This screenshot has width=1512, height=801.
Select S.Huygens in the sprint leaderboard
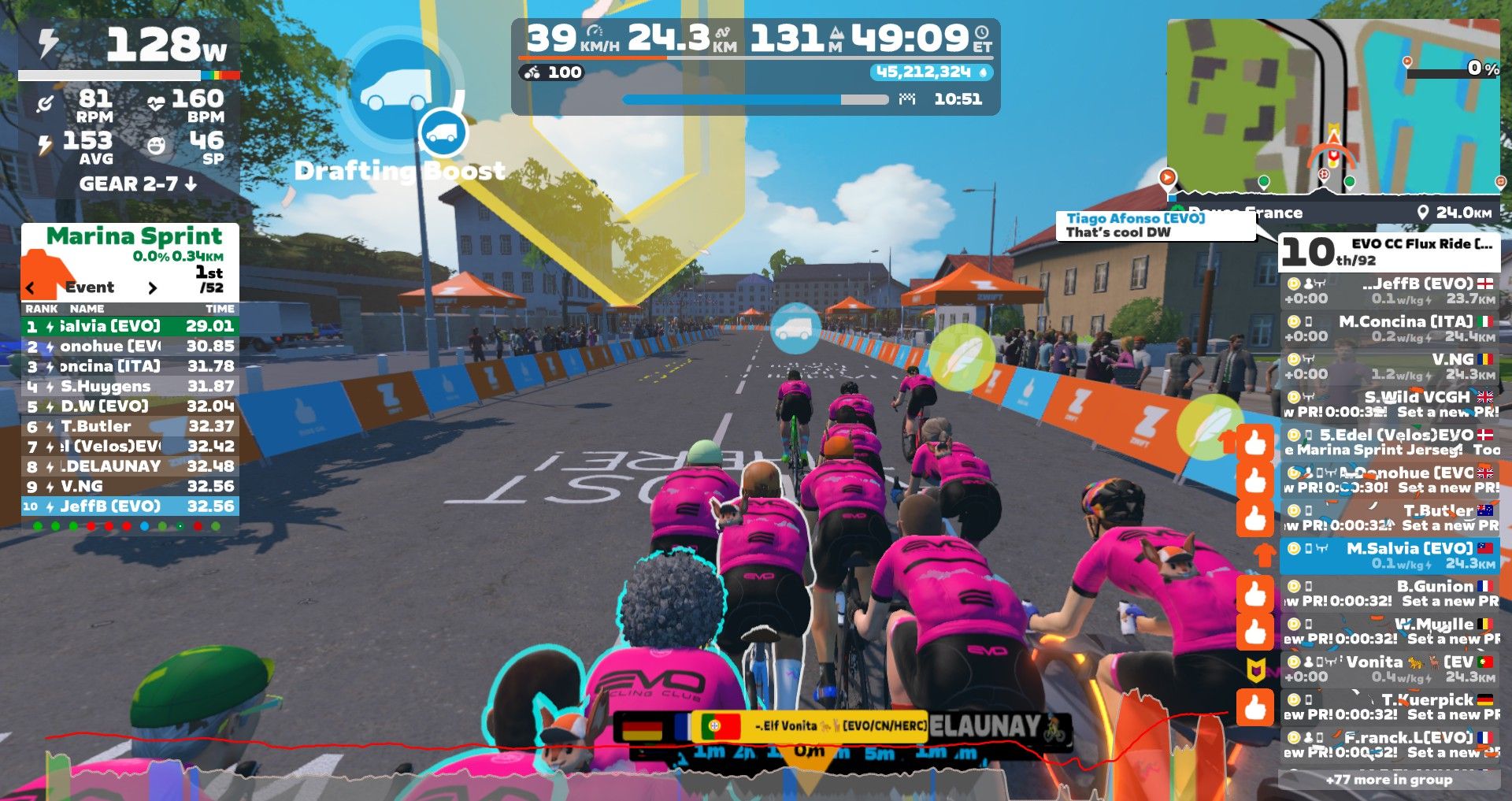pos(130,386)
